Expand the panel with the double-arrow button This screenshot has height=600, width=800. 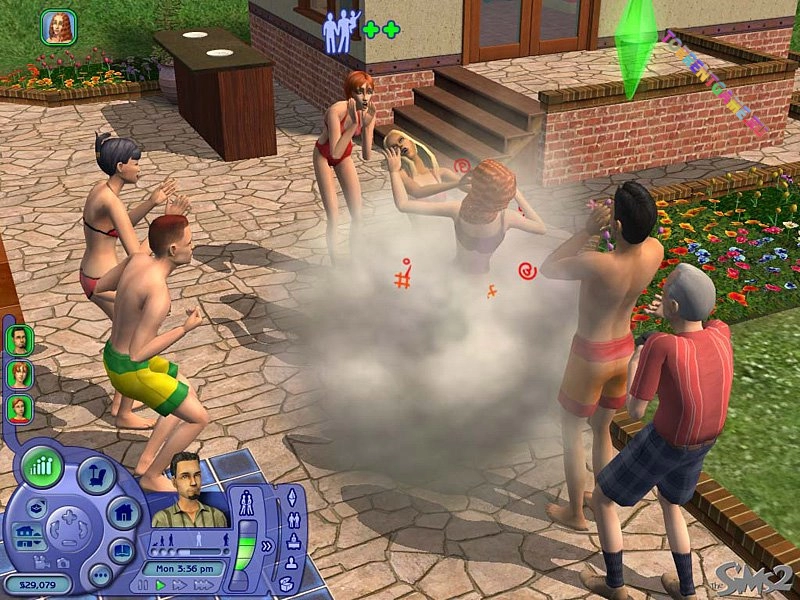tap(267, 546)
